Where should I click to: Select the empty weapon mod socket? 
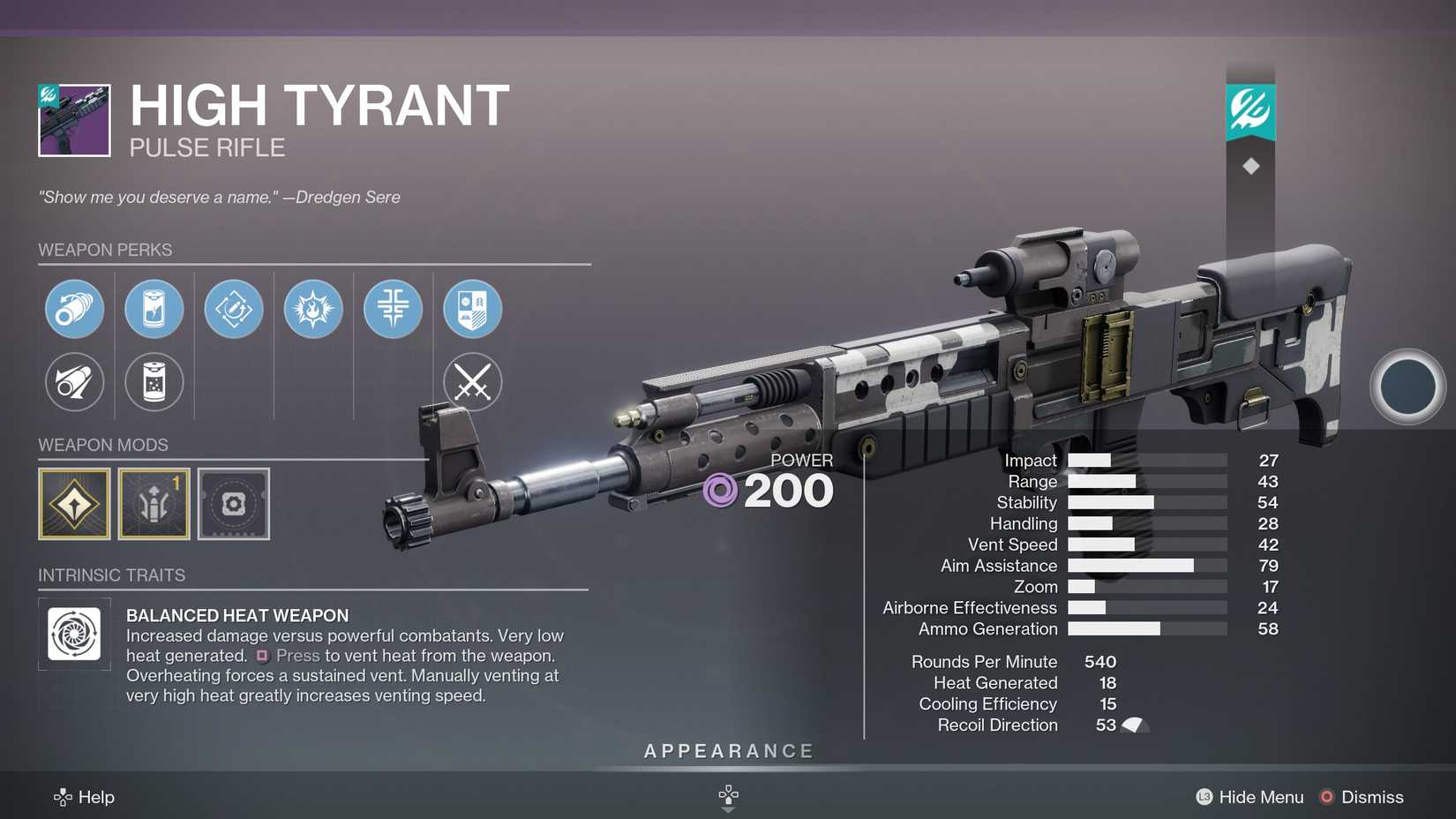coord(234,505)
